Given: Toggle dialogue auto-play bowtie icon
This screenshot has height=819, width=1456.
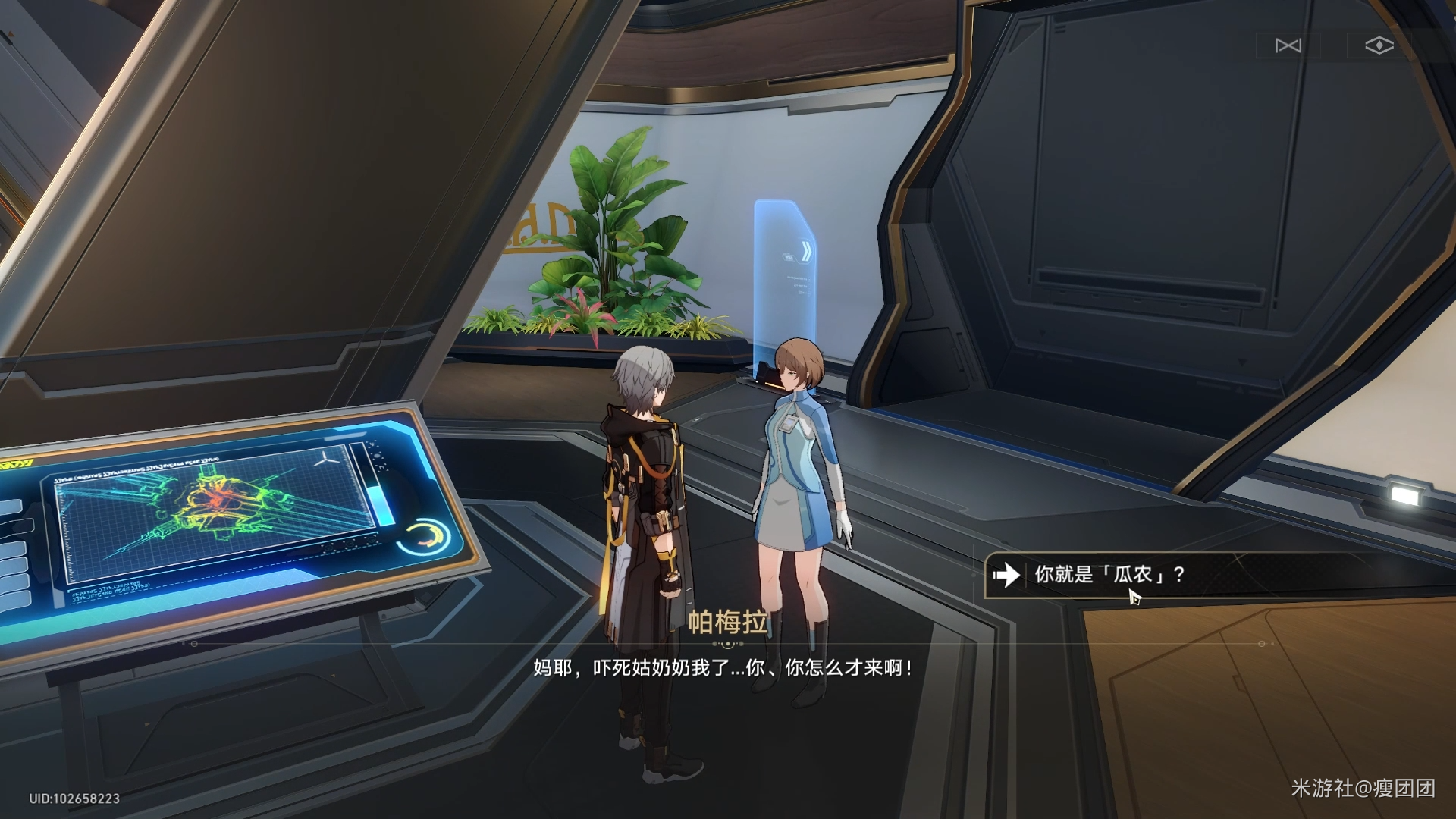Looking at the screenshot, I should pos(1288,46).
